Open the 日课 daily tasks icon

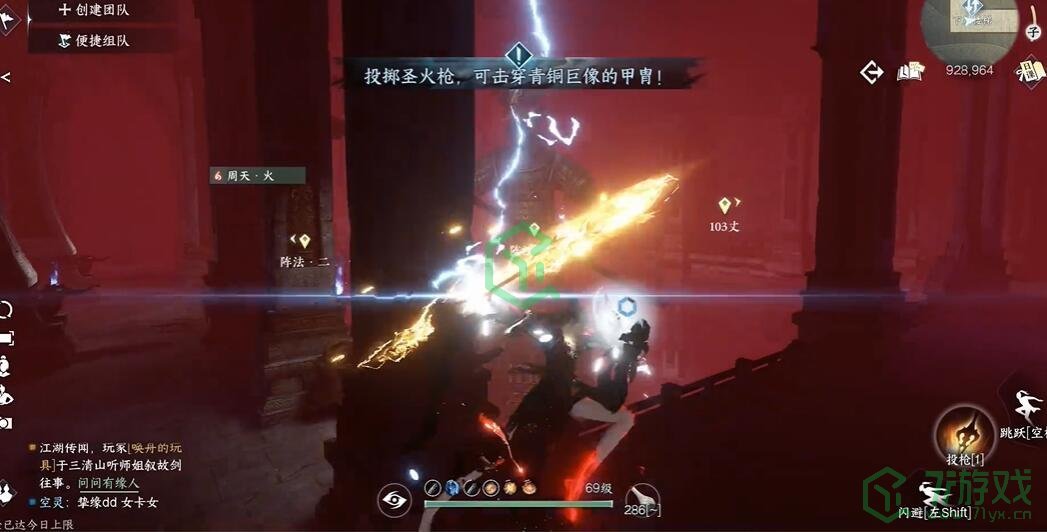pos(1029,70)
